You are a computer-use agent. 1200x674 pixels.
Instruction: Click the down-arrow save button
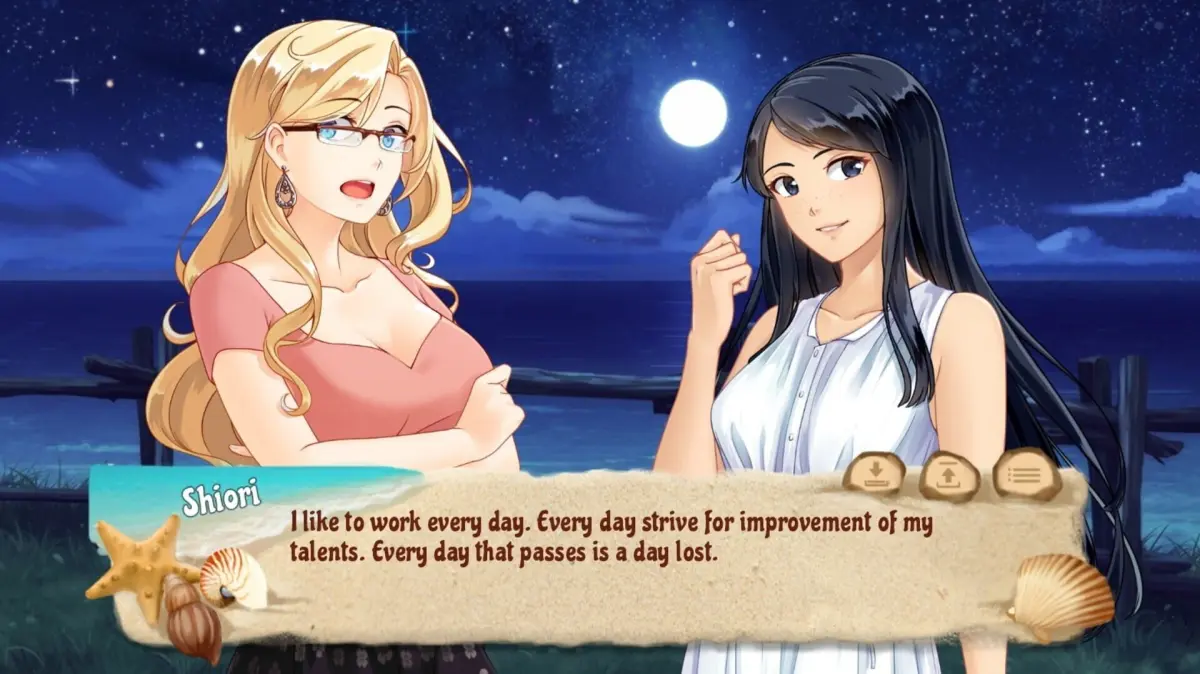click(874, 474)
